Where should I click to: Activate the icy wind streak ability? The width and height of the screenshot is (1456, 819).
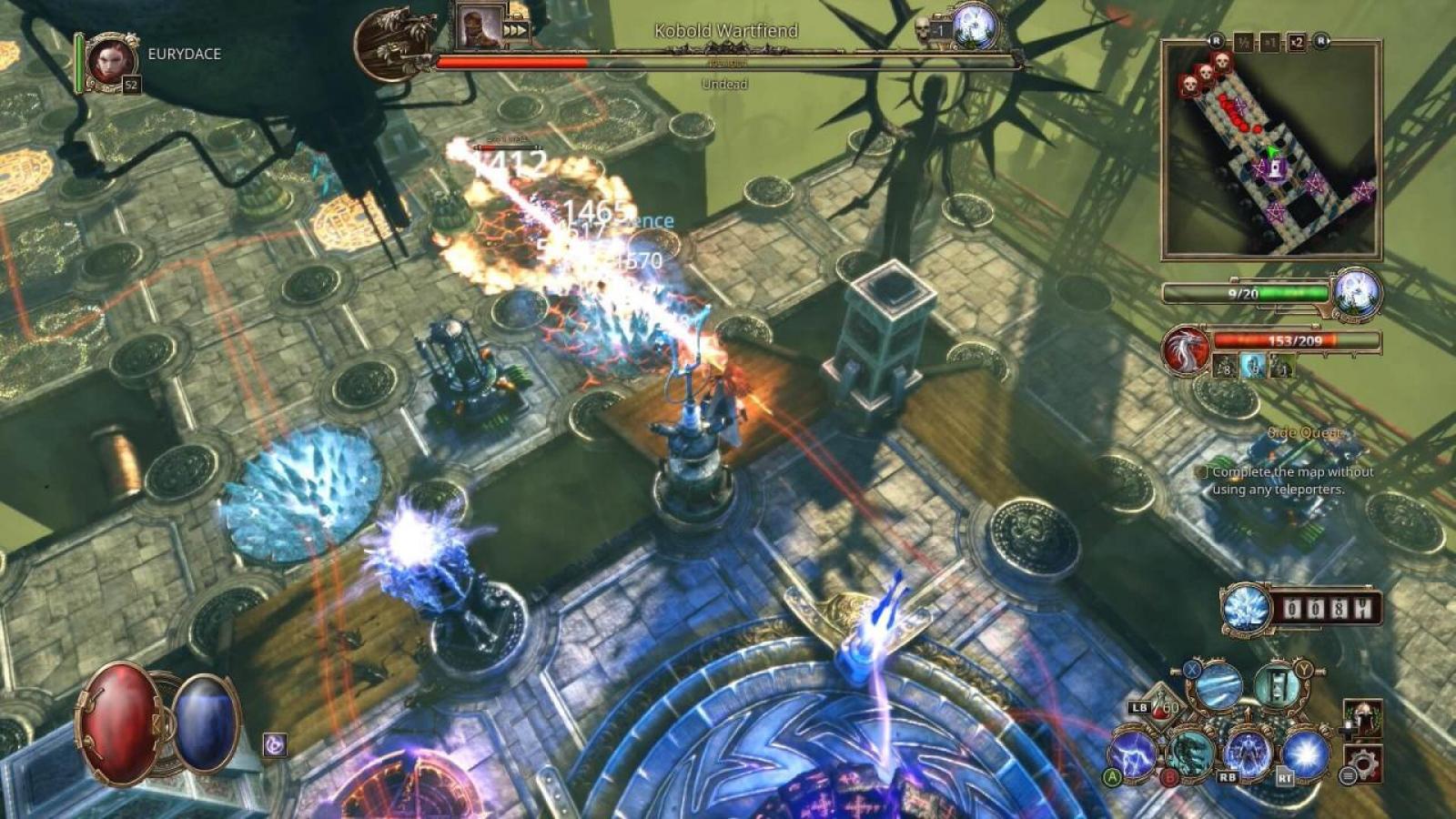tap(1218, 686)
